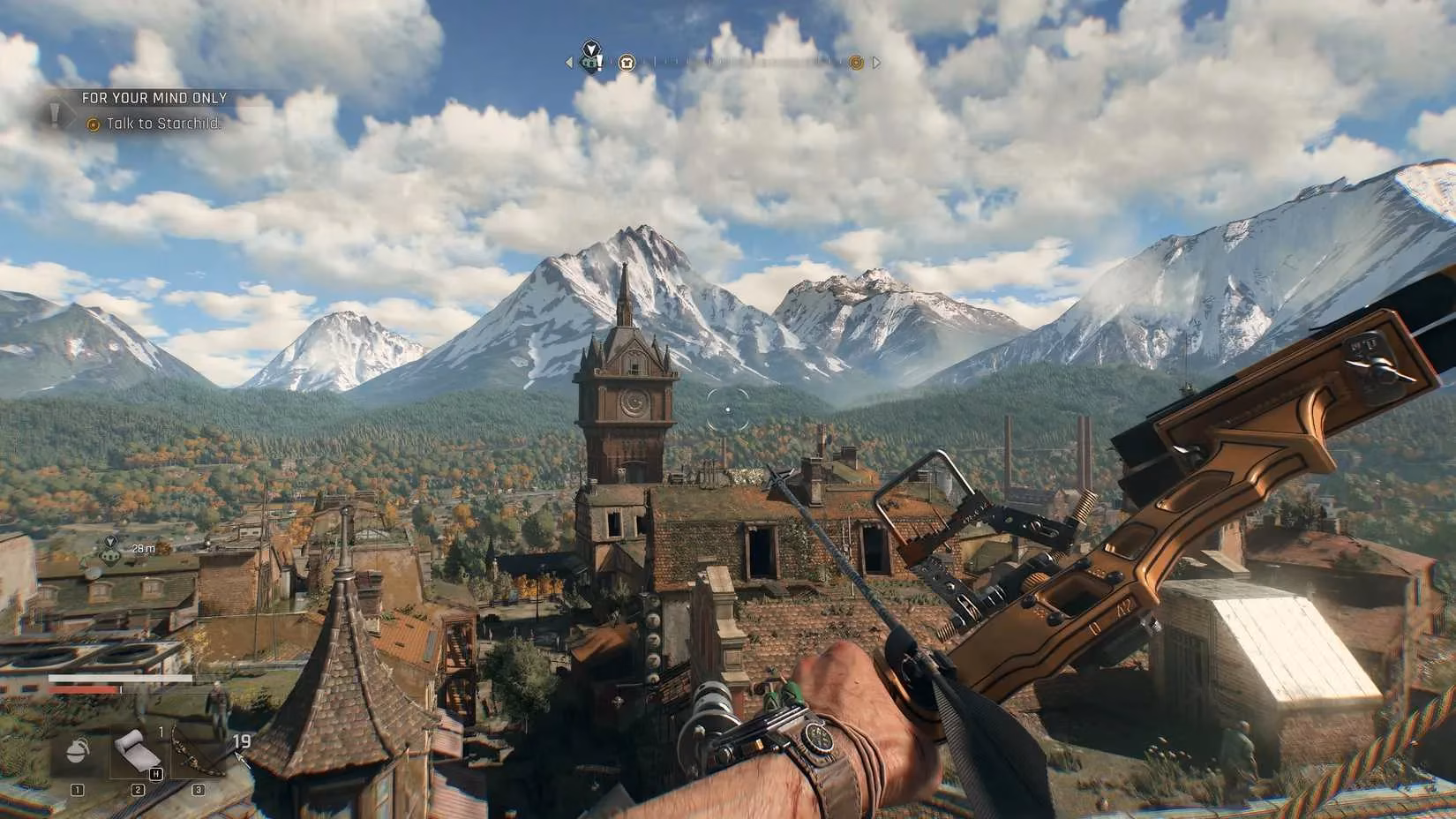Screen dimensions: 1456x819
Task: Click the player arrow icon on the minimap
Action: [x=110, y=542]
